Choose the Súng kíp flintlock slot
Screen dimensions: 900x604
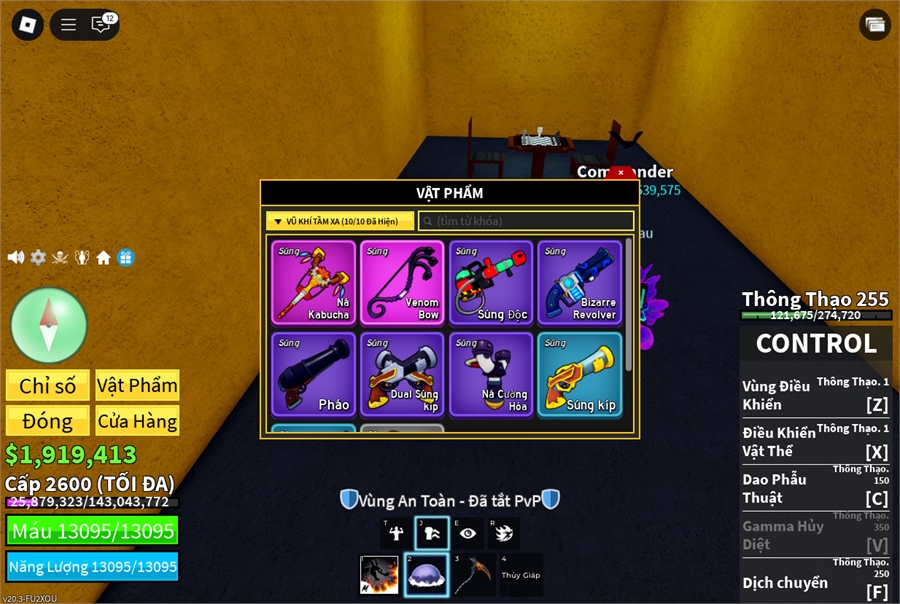(579, 374)
